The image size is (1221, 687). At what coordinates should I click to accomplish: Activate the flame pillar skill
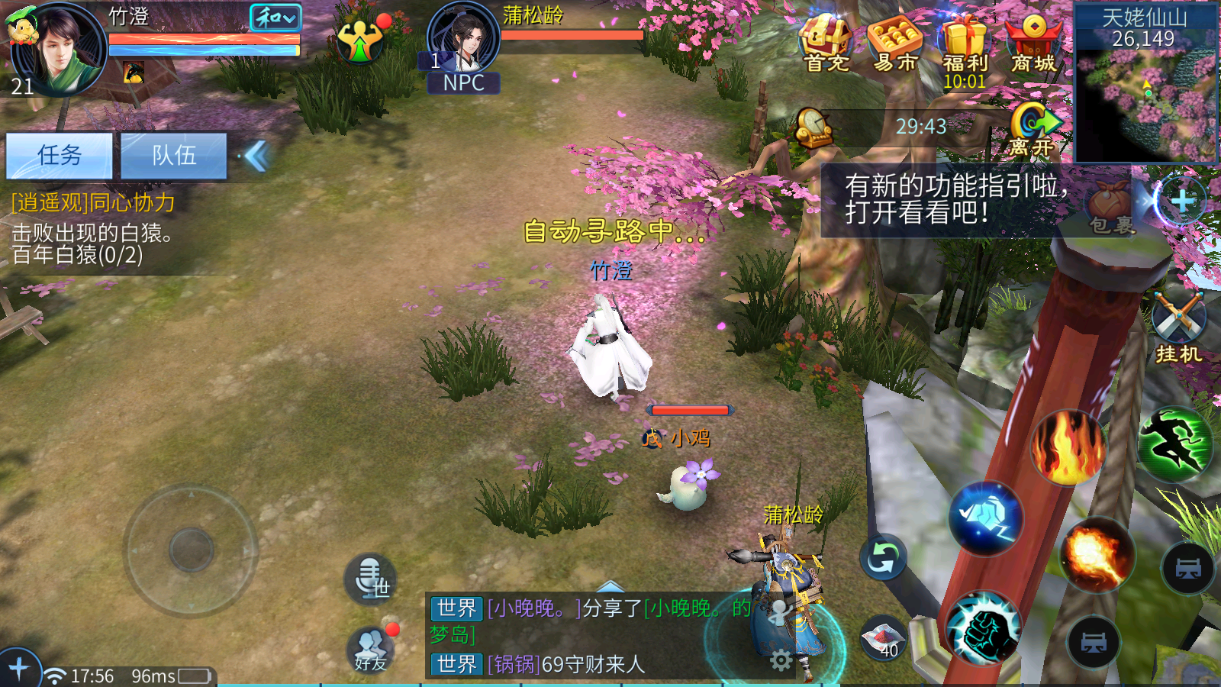[x=1068, y=447]
